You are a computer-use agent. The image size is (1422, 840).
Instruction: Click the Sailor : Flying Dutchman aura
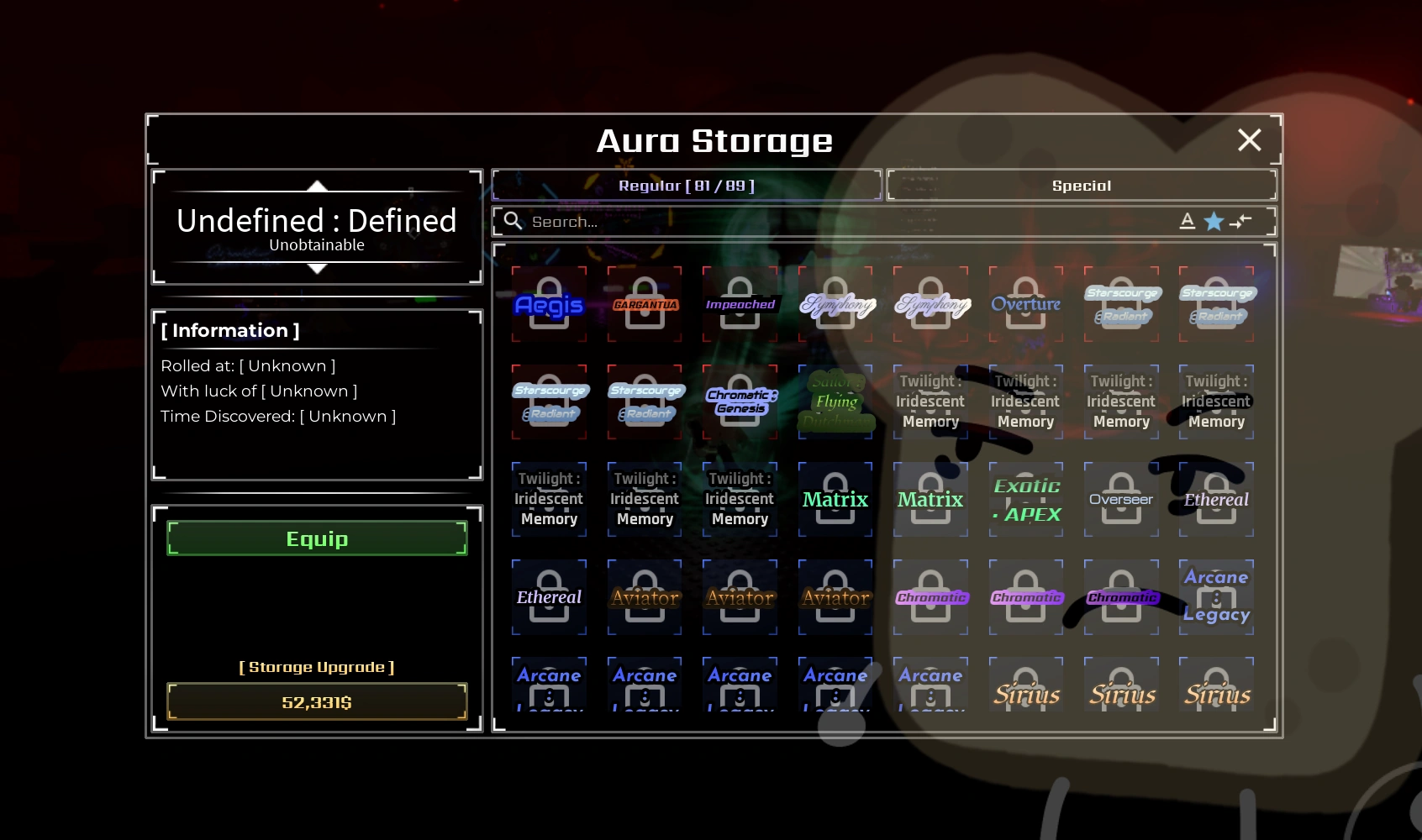click(x=835, y=402)
